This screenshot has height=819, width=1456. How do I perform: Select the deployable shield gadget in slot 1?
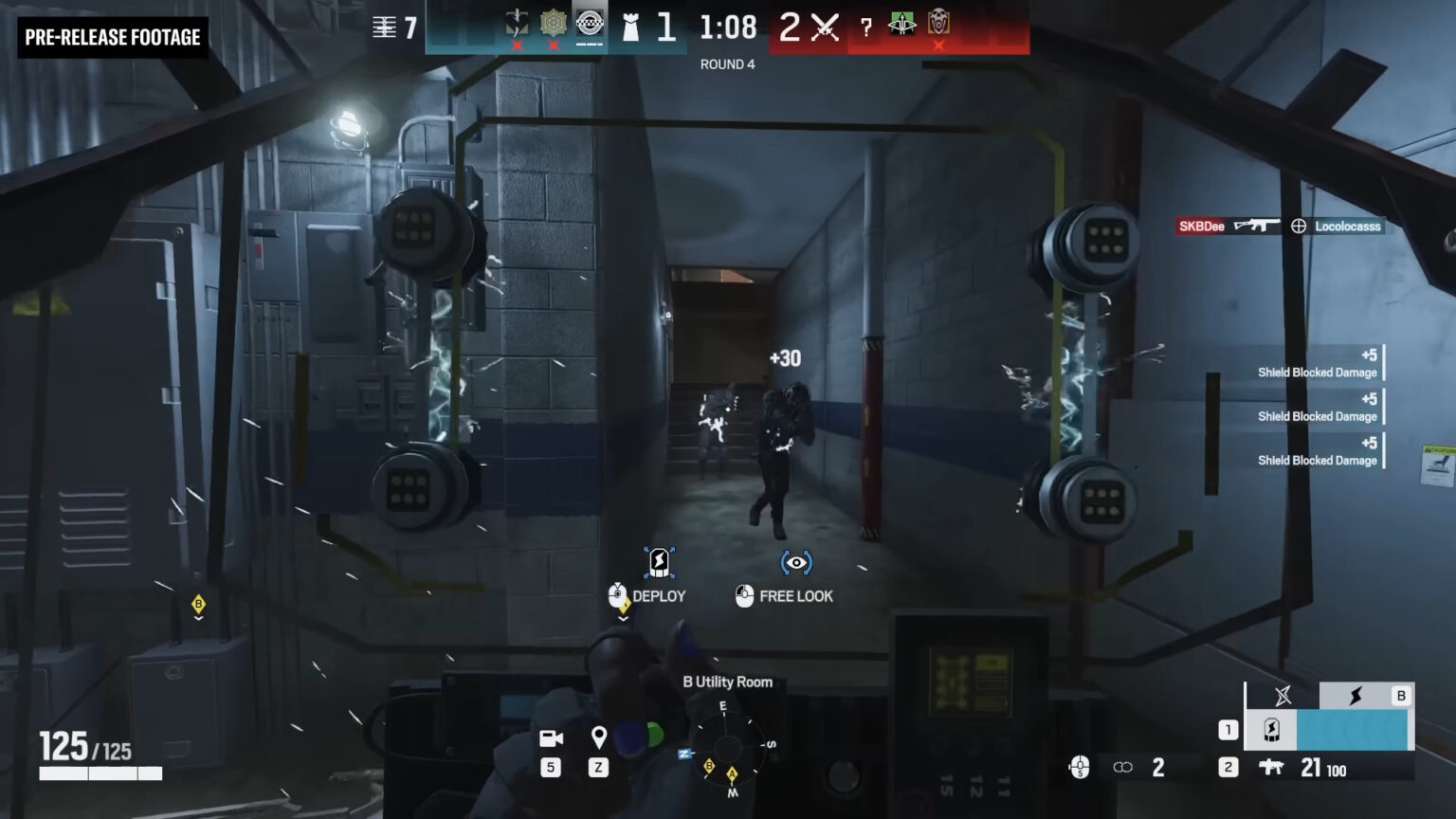point(1272,730)
